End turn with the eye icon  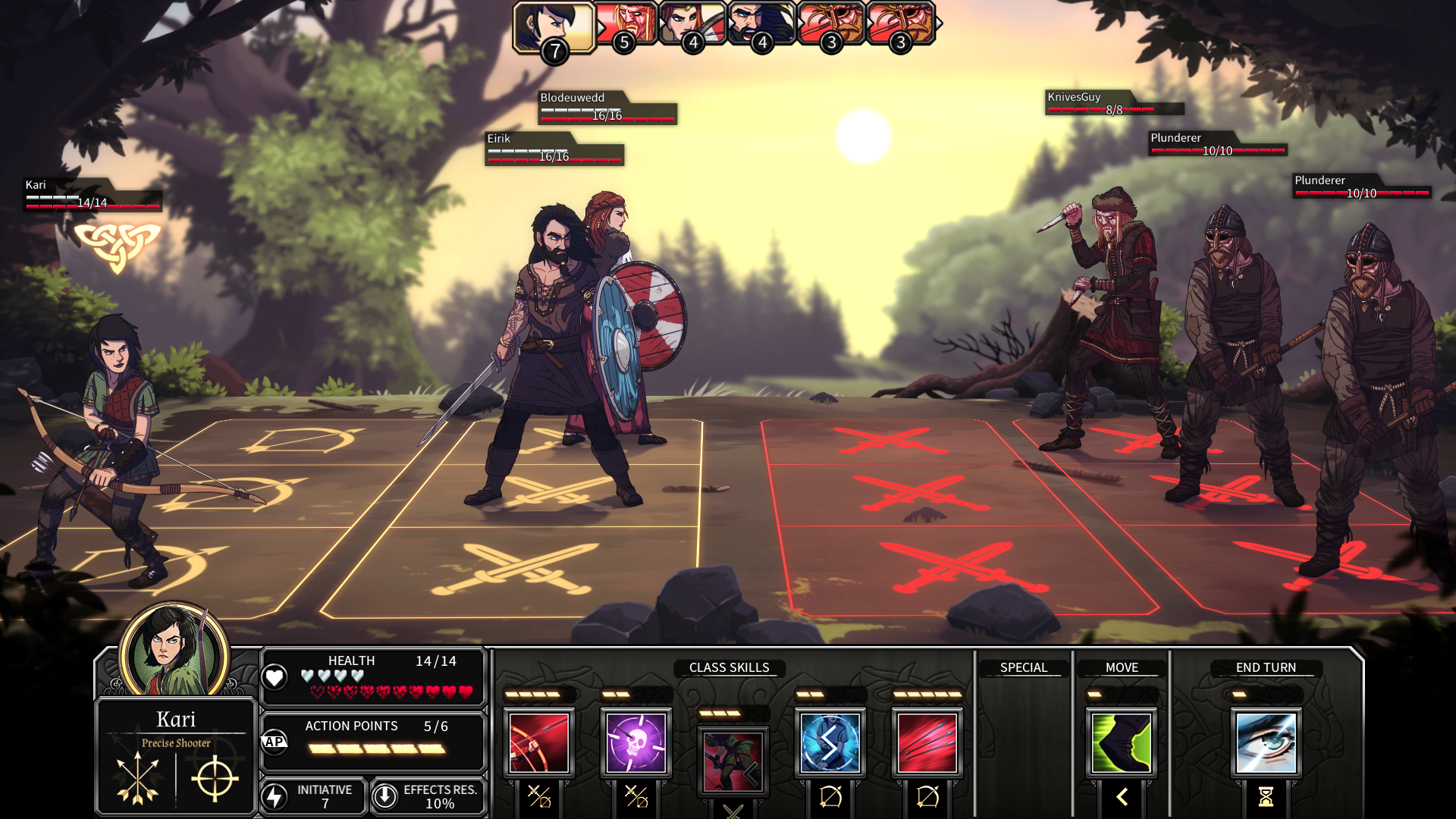pyautogui.click(x=1266, y=742)
